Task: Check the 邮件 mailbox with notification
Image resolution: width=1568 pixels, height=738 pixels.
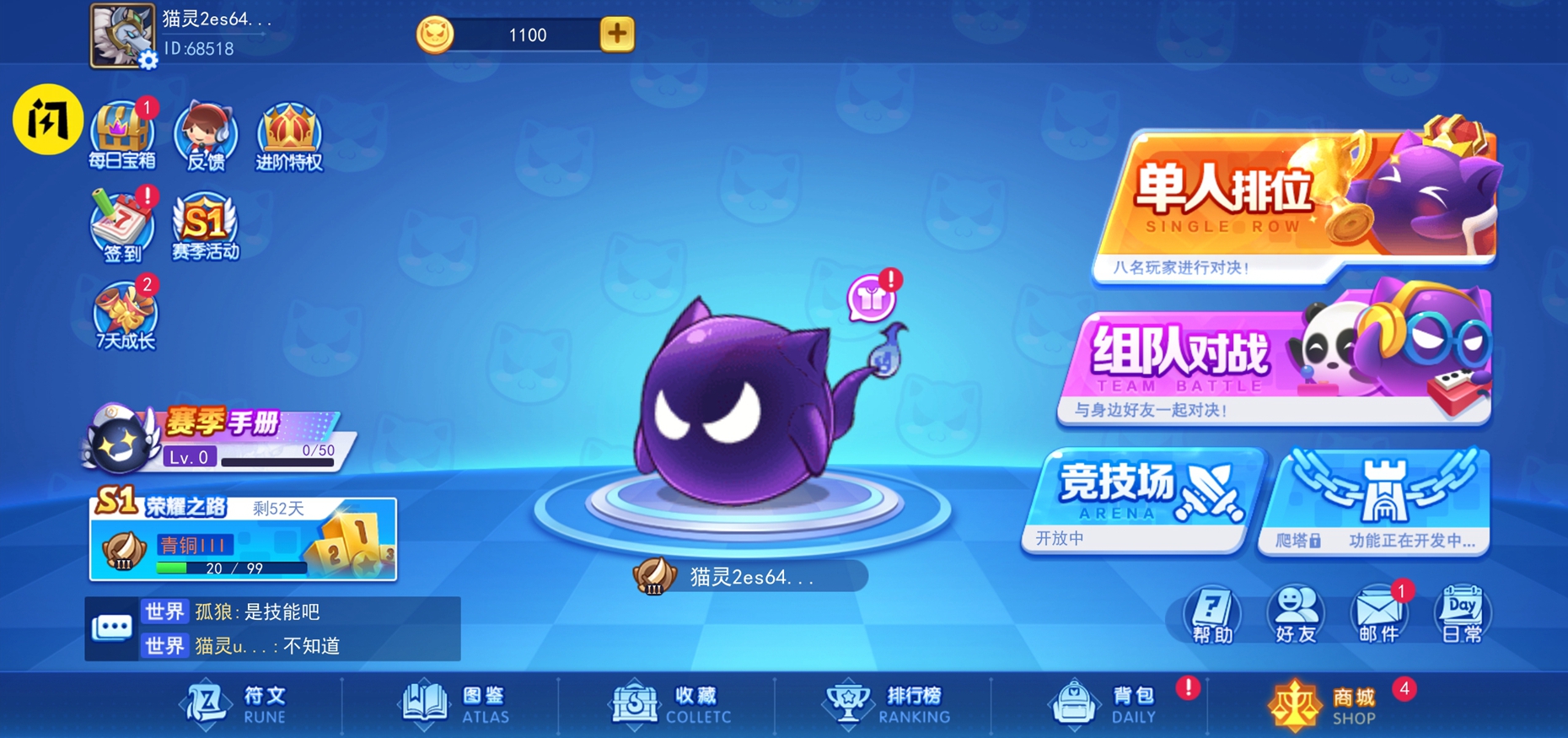Action: [1378, 613]
